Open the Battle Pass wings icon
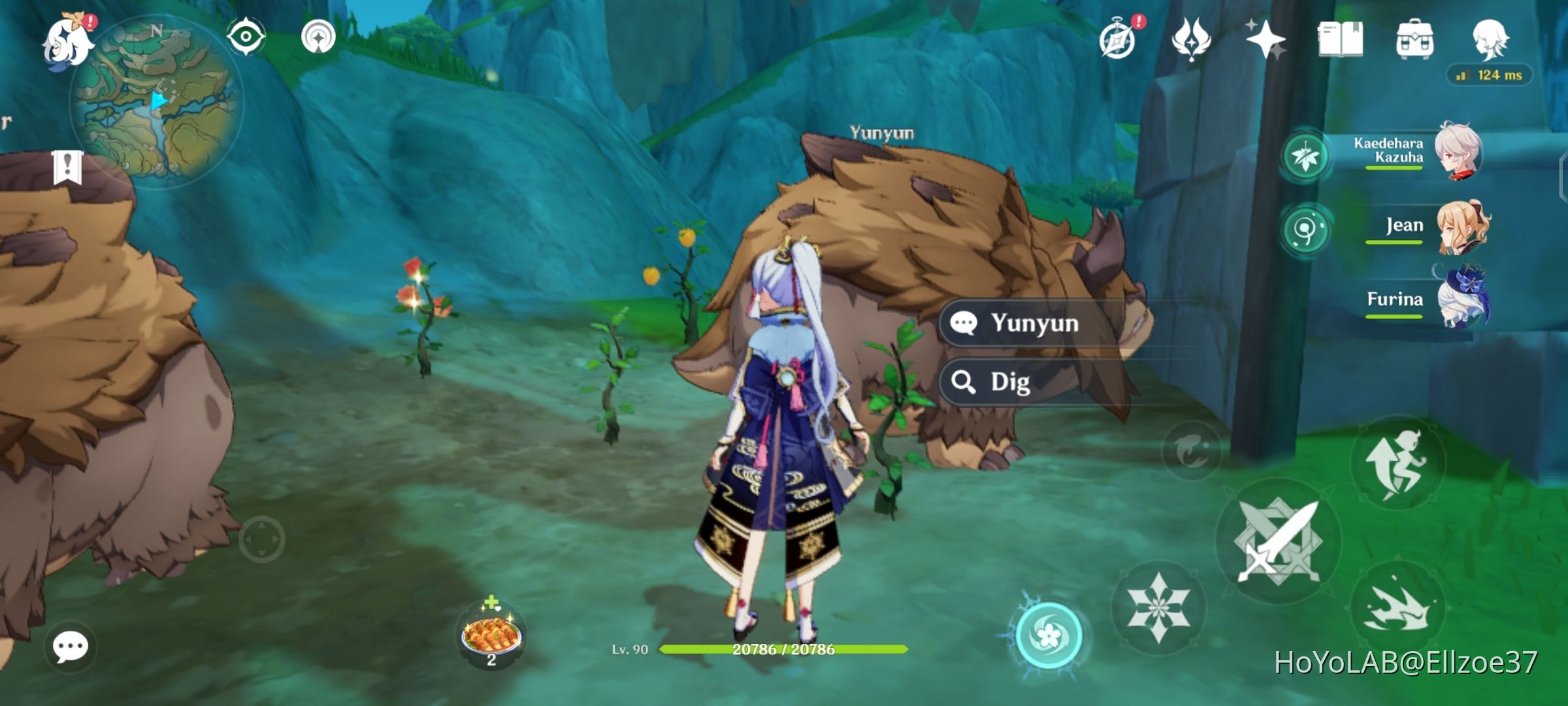The image size is (1568, 706). [x=1192, y=41]
